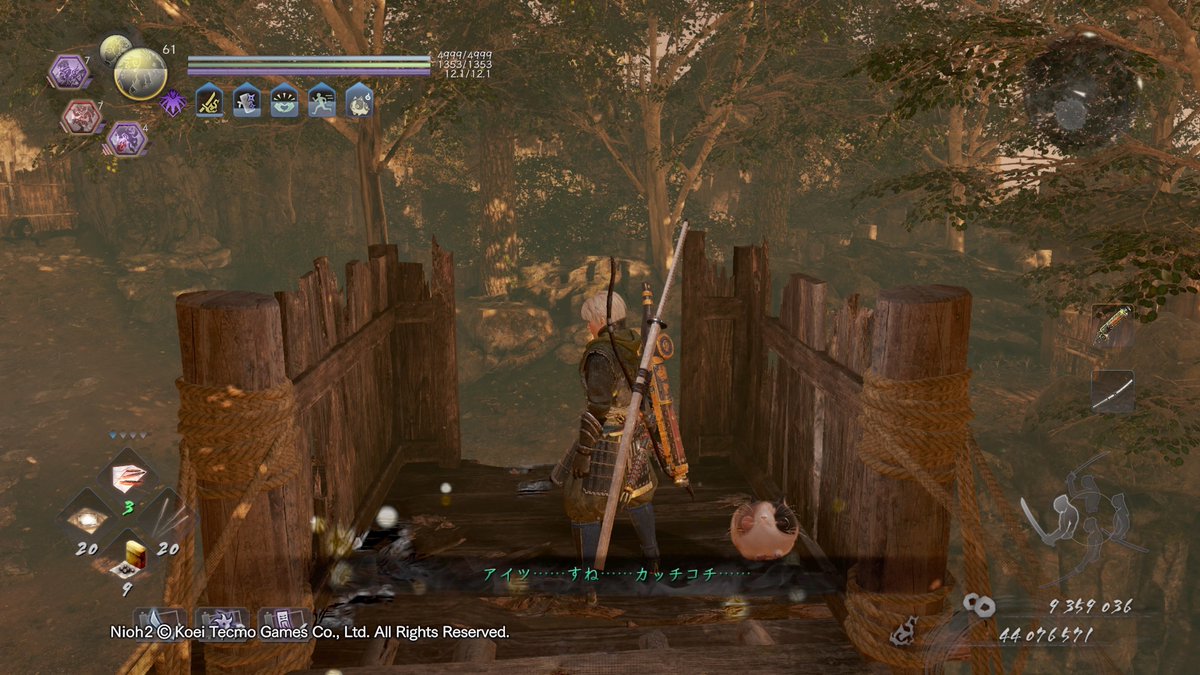This screenshot has width=1200, height=675.
Task: Use the glowing stone shortcut item
Action: (x=89, y=518)
